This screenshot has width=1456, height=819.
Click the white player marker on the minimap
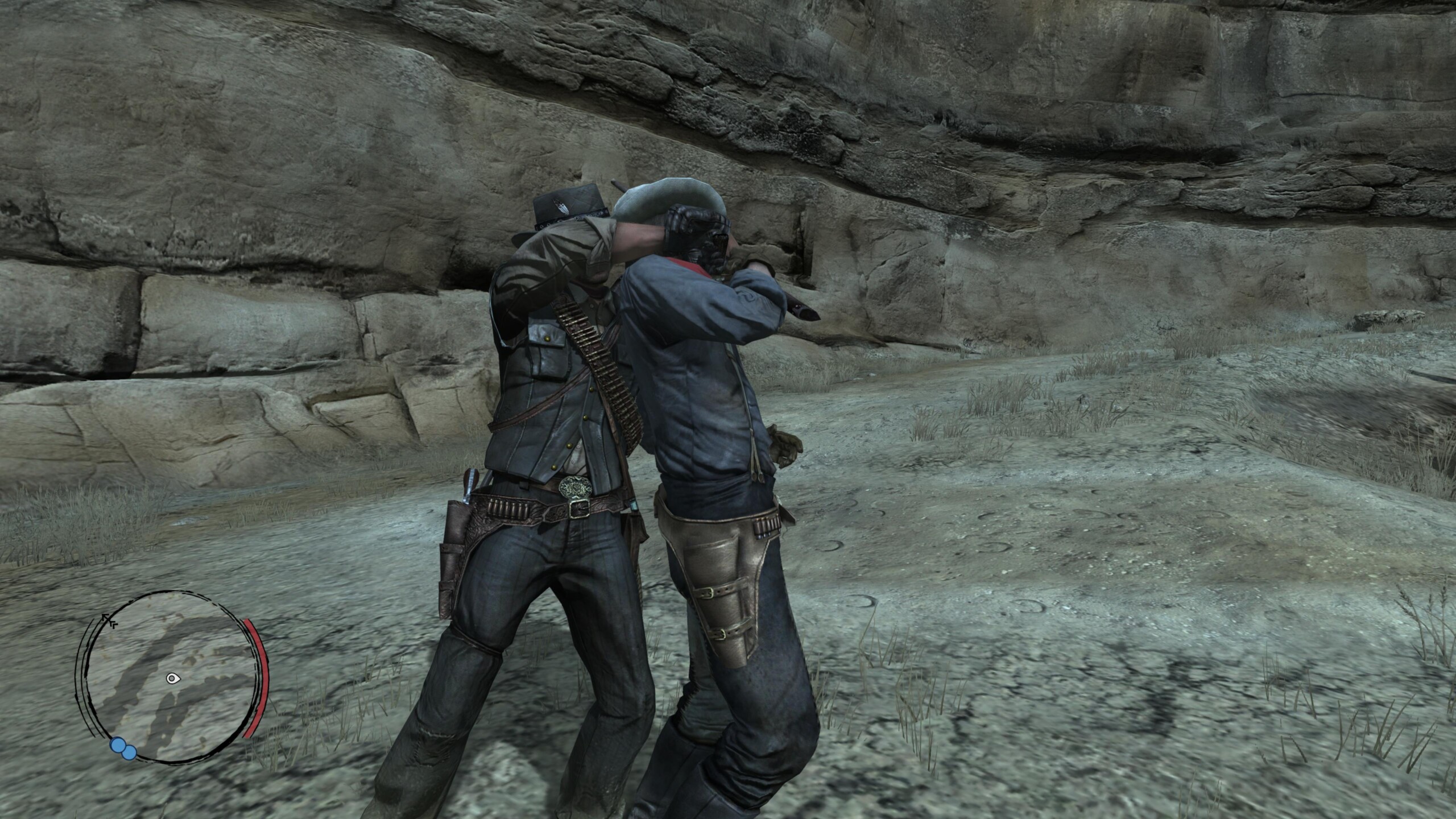pyautogui.click(x=172, y=678)
